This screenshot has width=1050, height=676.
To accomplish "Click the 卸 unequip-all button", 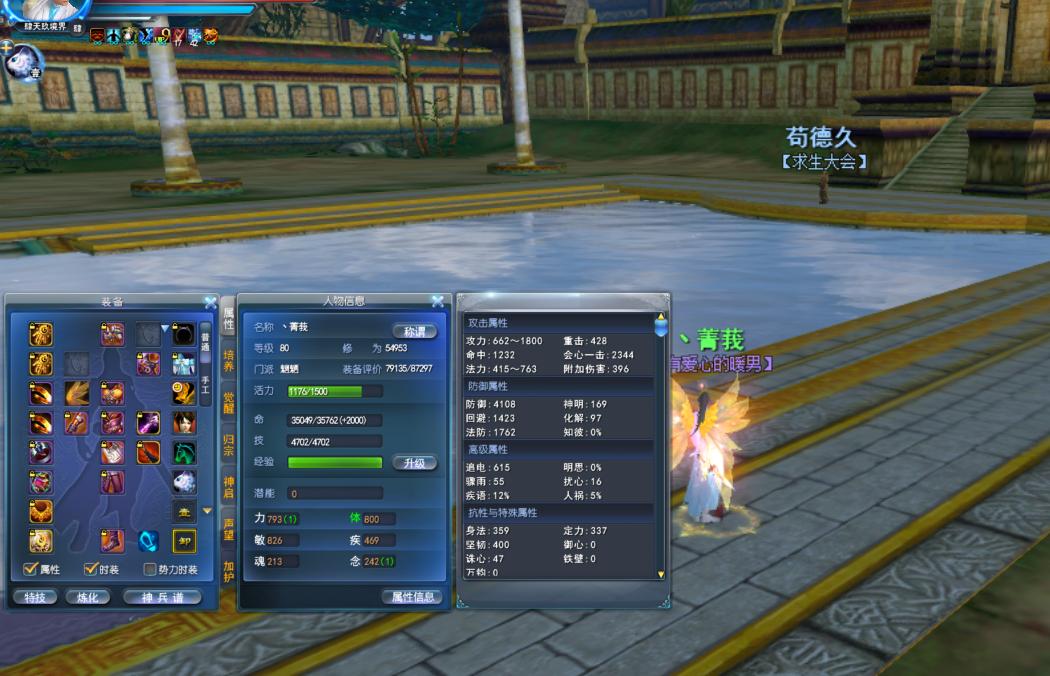I will click(184, 541).
